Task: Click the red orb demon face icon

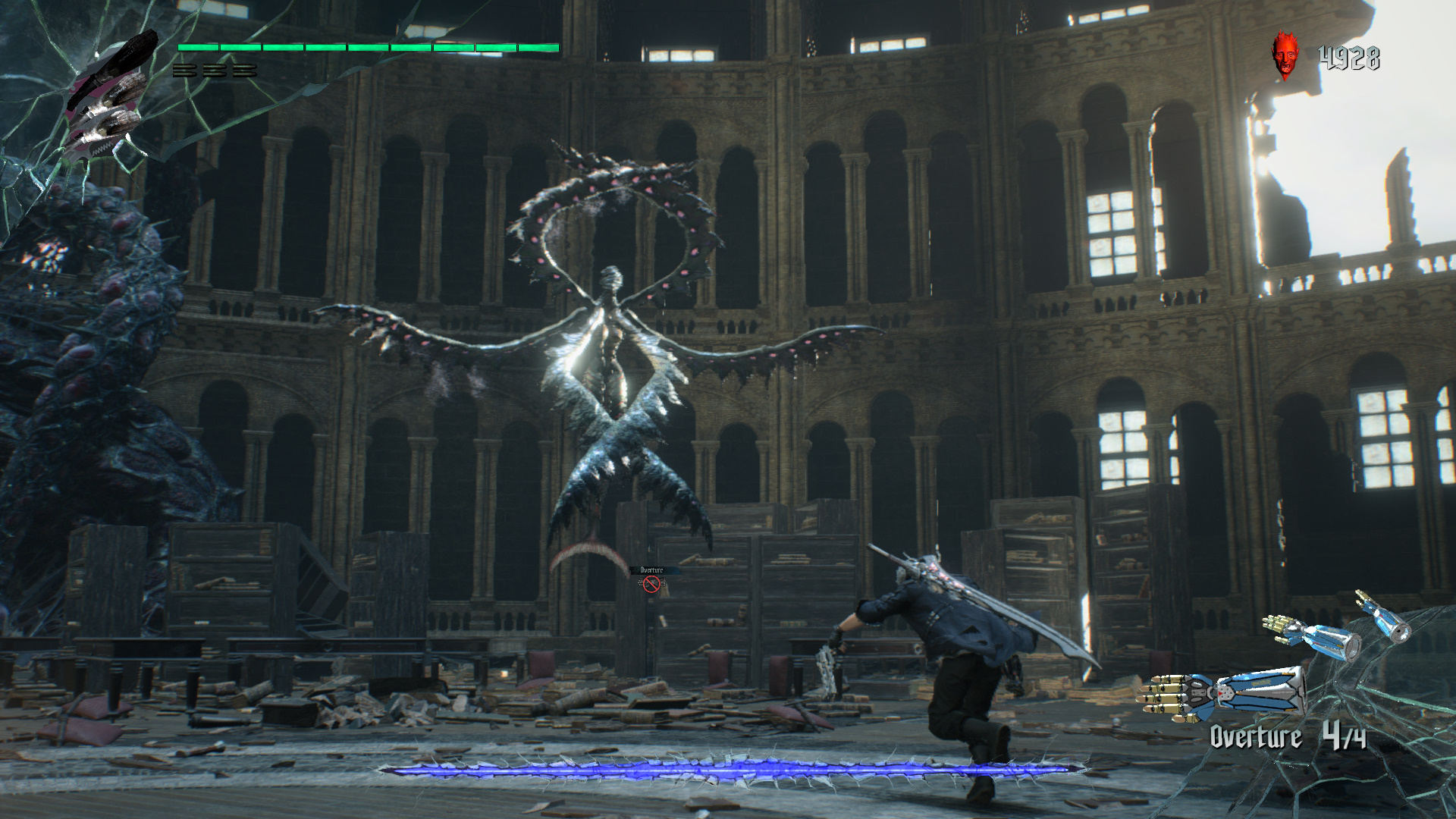Action: (1284, 55)
